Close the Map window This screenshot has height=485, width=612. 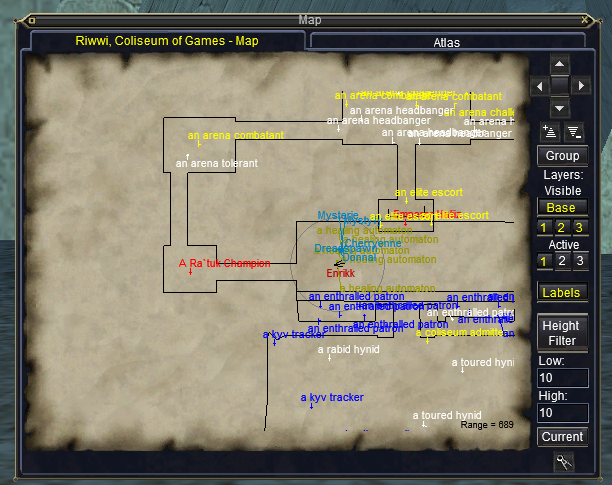[599, 19]
